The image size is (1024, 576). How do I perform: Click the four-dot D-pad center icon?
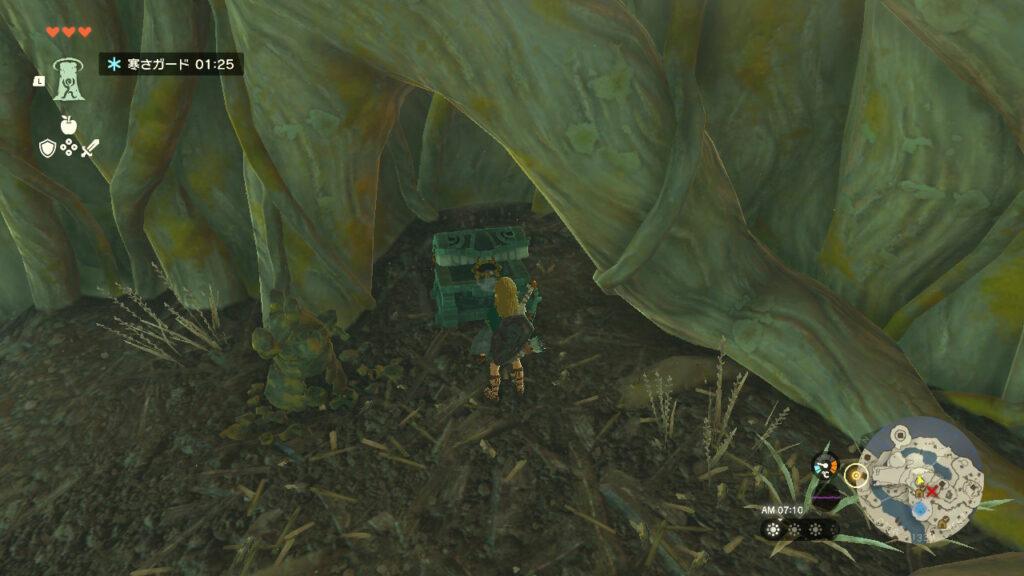pyautogui.click(x=68, y=148)
